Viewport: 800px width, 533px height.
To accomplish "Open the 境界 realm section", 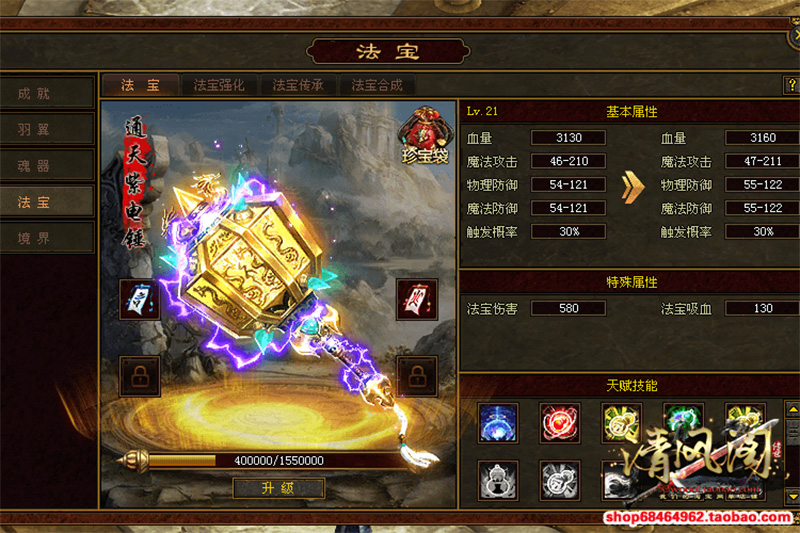I will [x=47, y=237].
